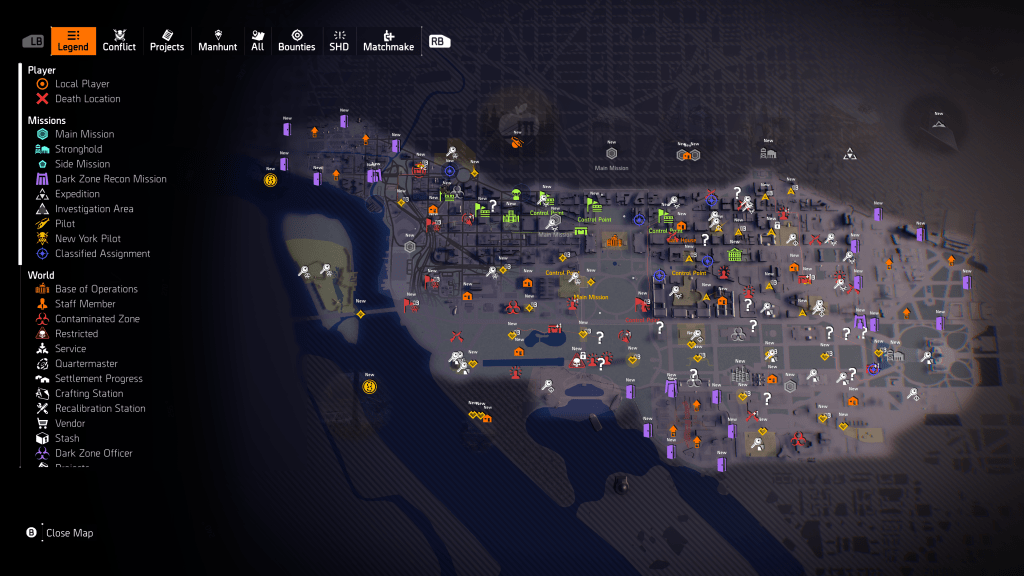Image resolution: width=1024 pixels, height=576 pixels.
Task: Select the Crafting Station legend entry
Action: tap(89, 394)
